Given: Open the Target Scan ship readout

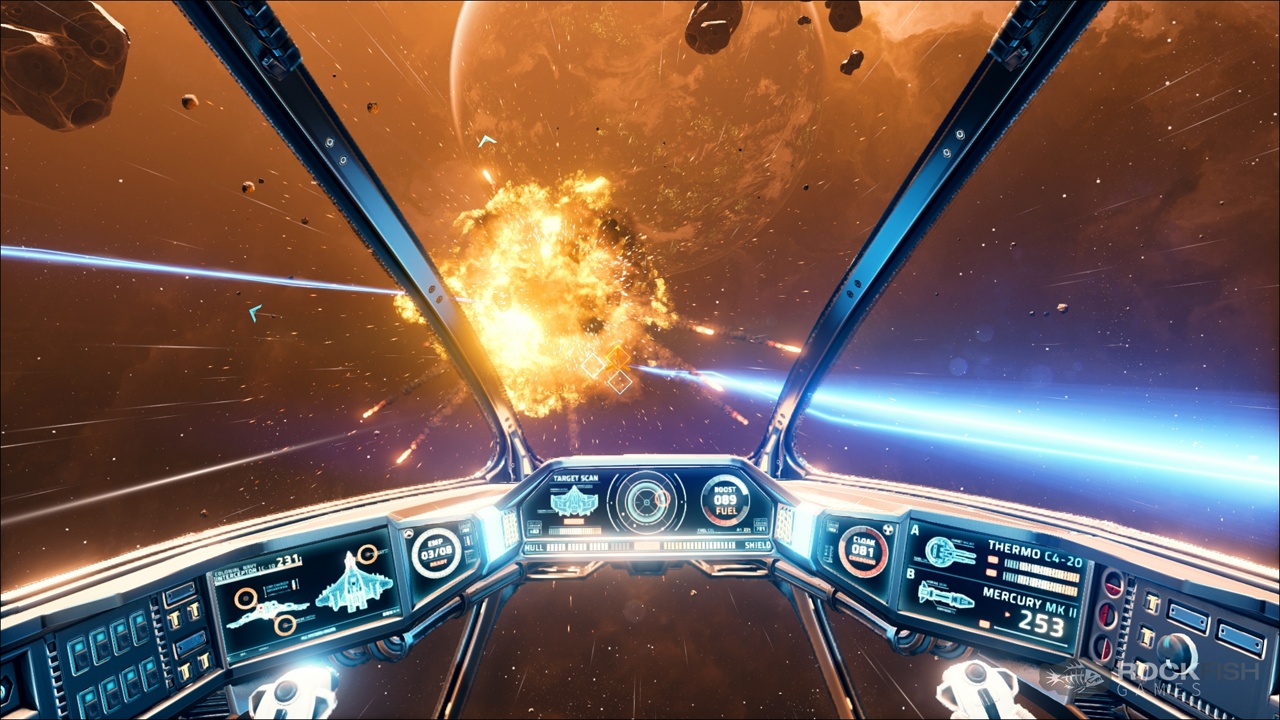Looking at the screenshot, I should 574,502.
